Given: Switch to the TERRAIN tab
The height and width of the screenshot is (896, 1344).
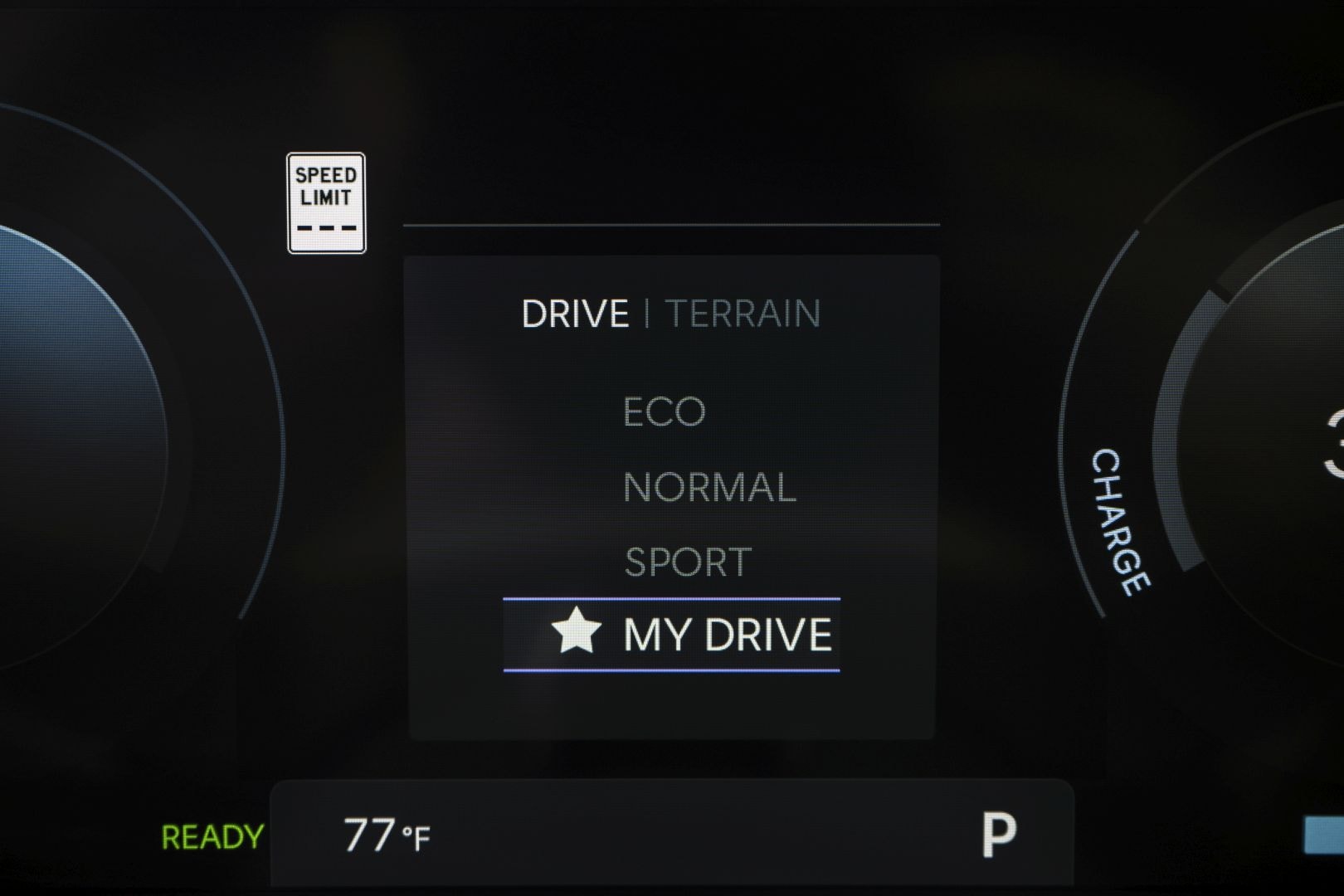Looking at the screenshot, I should coord(743,314).
